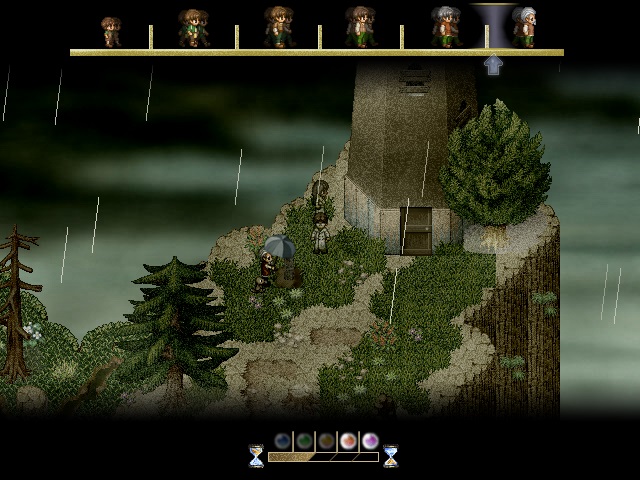Choose the yellow-brown memory orb
The width and height of the screenshot is (640, 480).
coord(326,440)
